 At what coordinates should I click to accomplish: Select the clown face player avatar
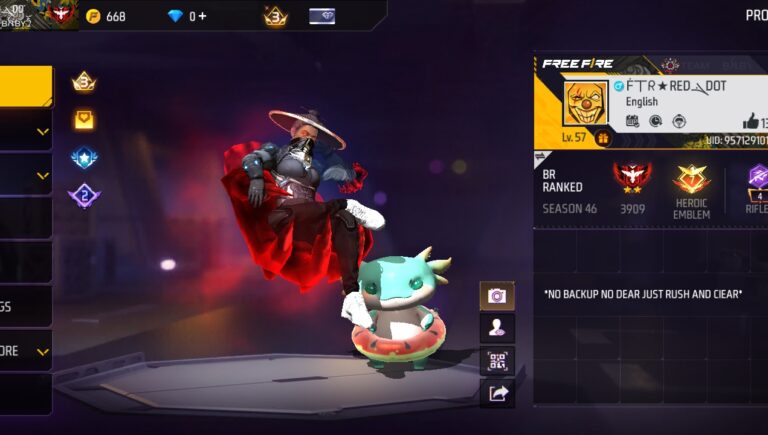click(585, 104)
